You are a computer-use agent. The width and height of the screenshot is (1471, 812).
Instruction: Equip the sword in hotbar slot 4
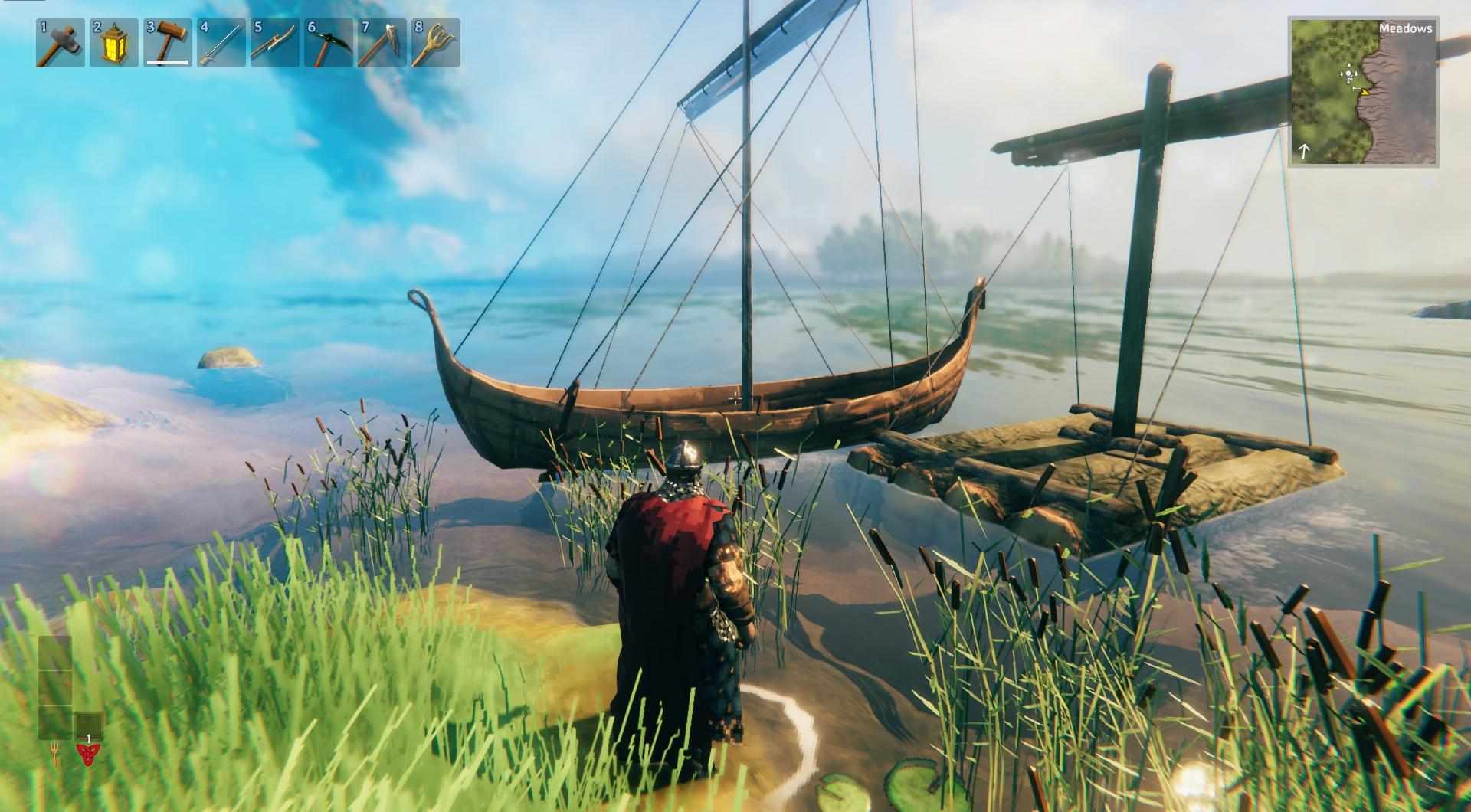pyautogui.click(x=221, y=43)
